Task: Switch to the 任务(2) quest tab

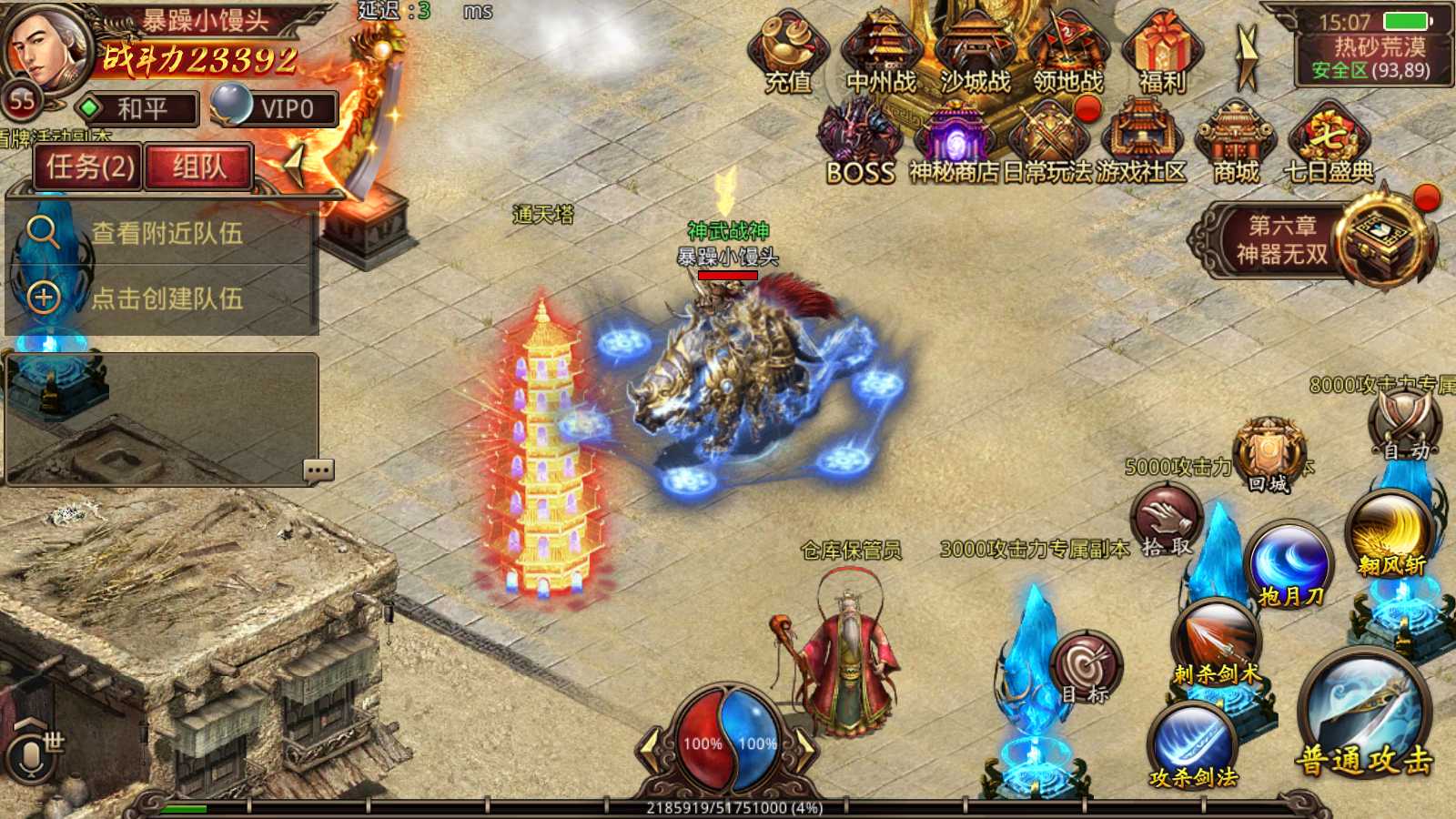Action: 89,167
